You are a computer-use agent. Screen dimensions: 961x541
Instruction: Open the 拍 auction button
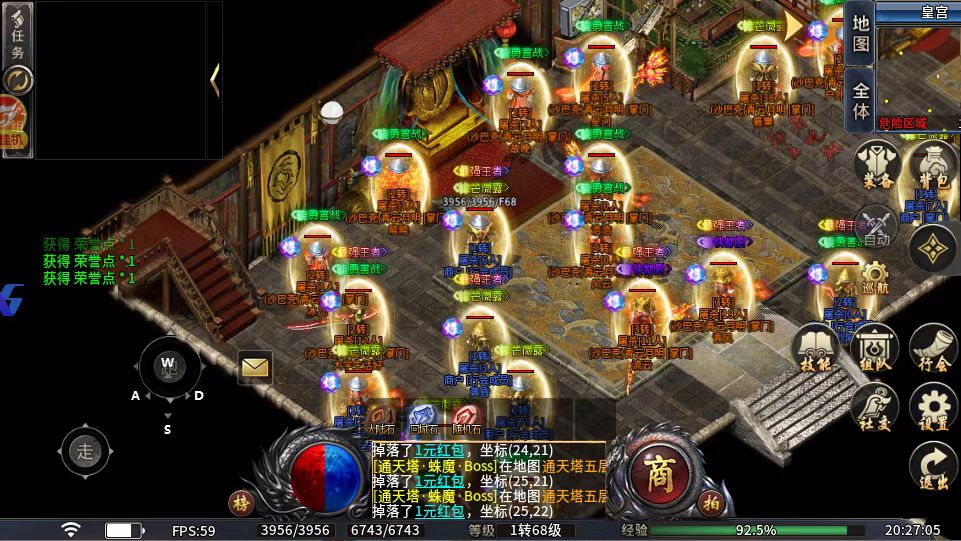pos(711,502)
